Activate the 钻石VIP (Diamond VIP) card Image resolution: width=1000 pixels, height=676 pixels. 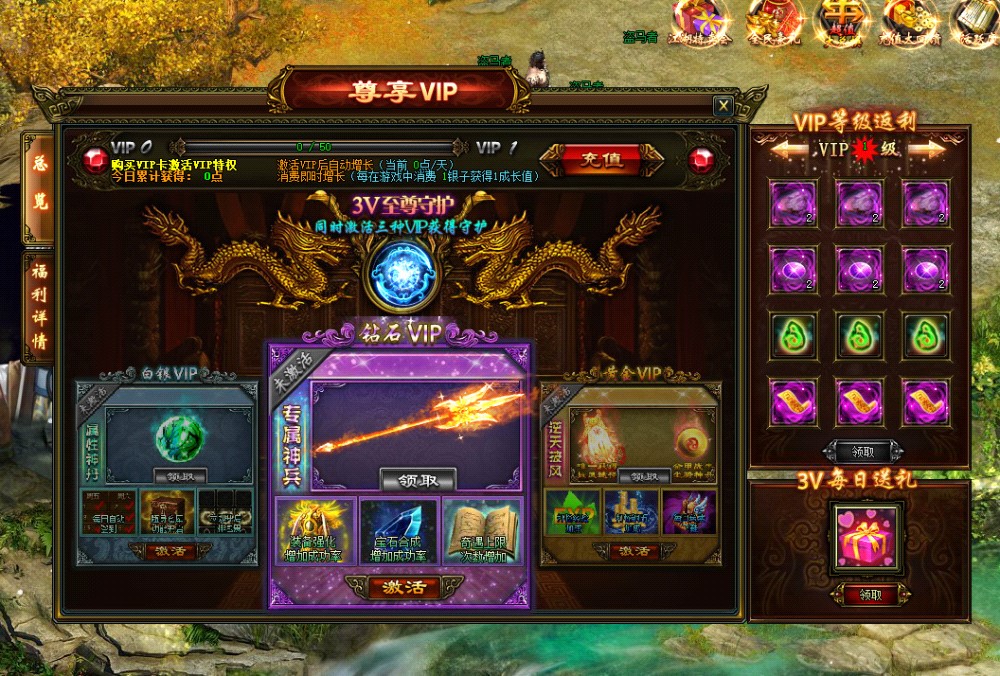pos(398,587)
